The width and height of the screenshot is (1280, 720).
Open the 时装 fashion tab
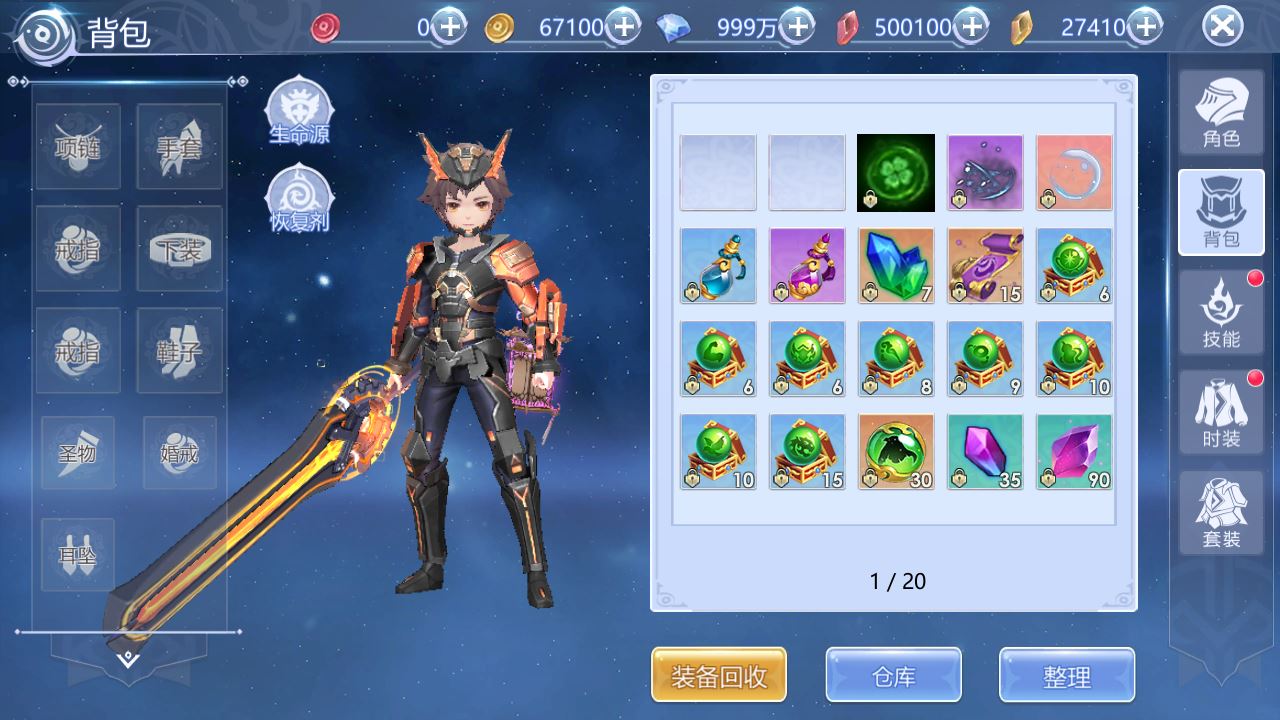1221,413
